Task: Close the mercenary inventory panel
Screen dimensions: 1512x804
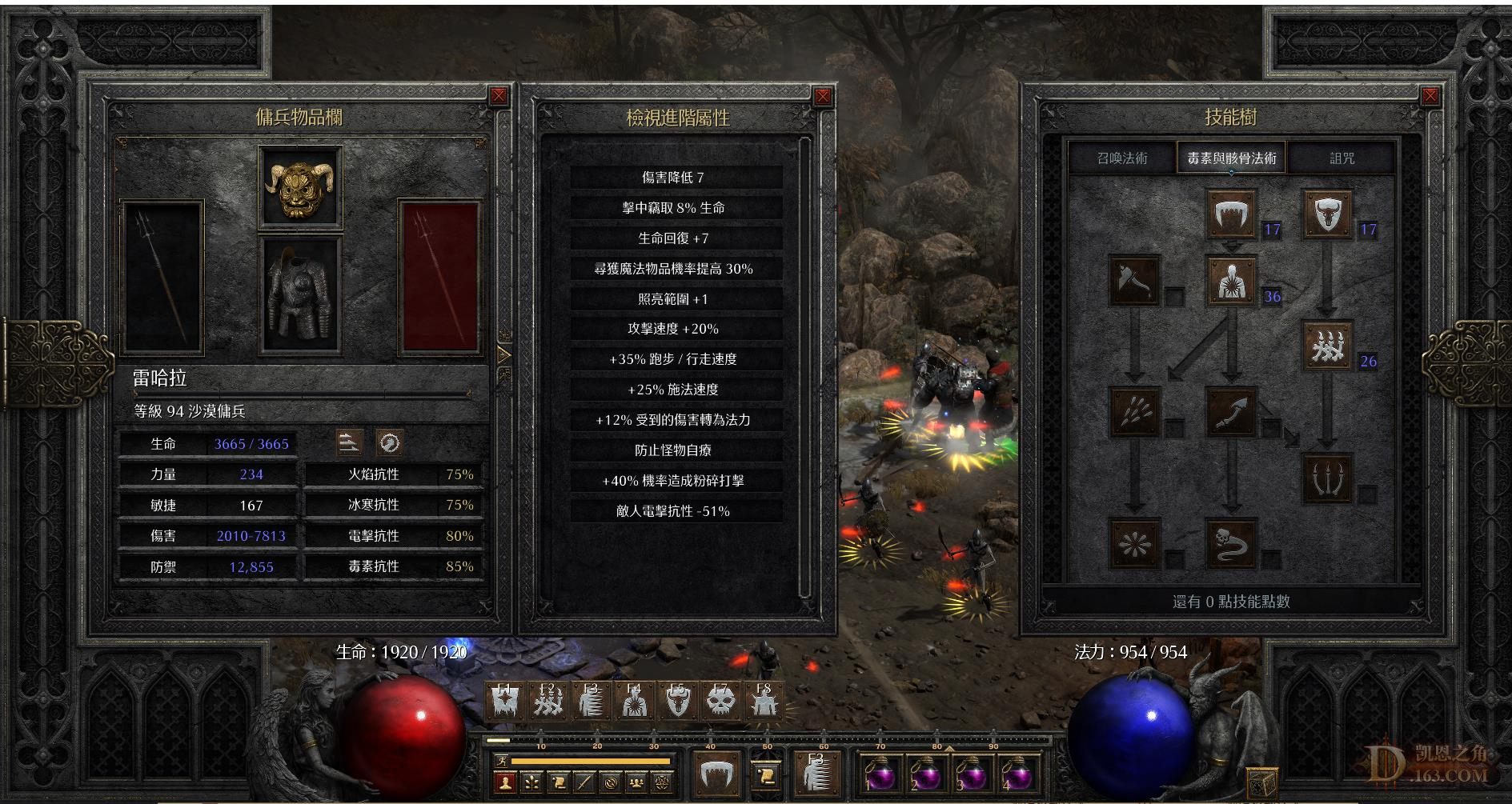Action: tap(499, 97)
